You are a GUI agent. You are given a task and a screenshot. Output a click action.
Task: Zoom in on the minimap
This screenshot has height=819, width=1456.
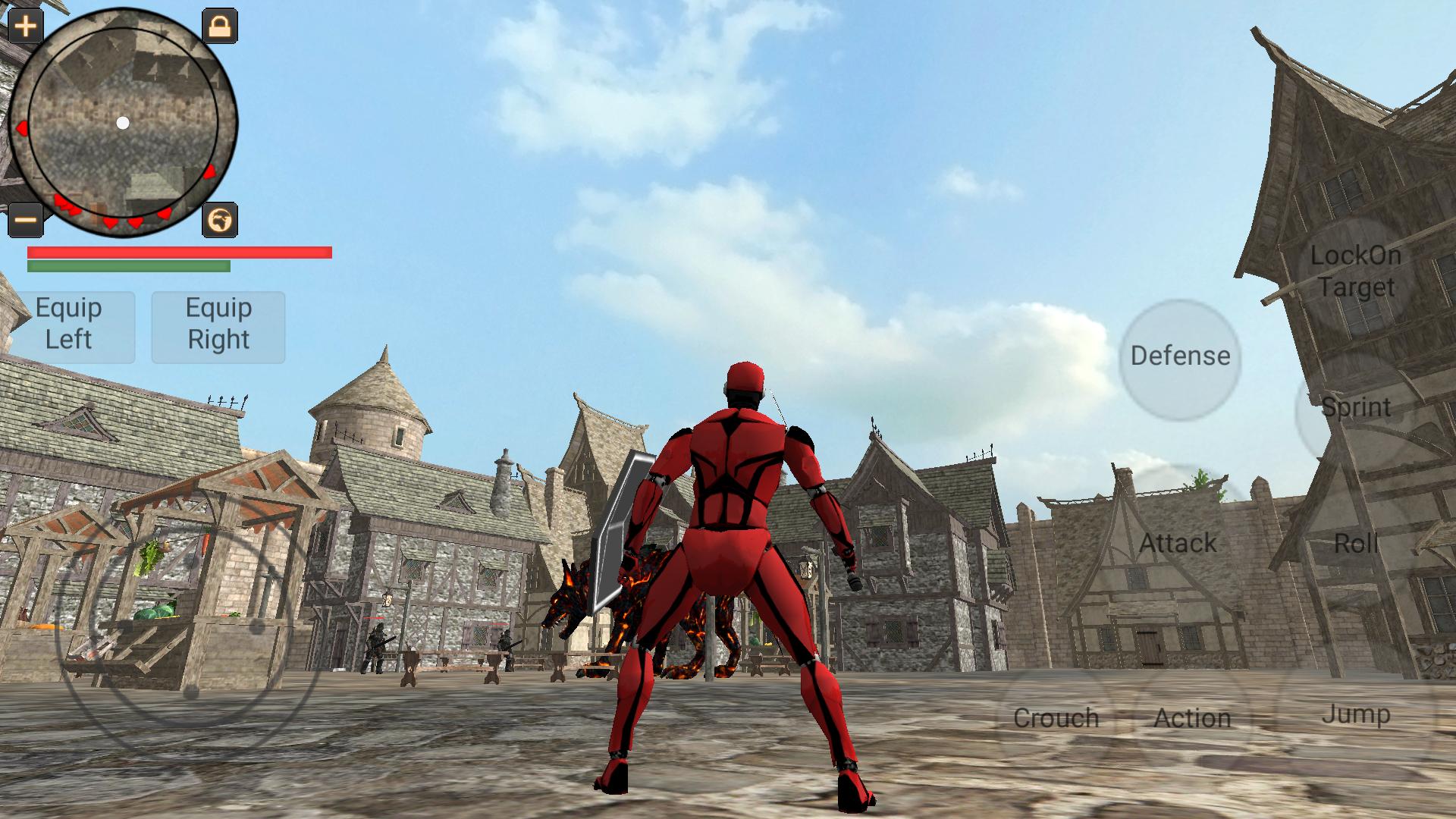click(27, 27)
